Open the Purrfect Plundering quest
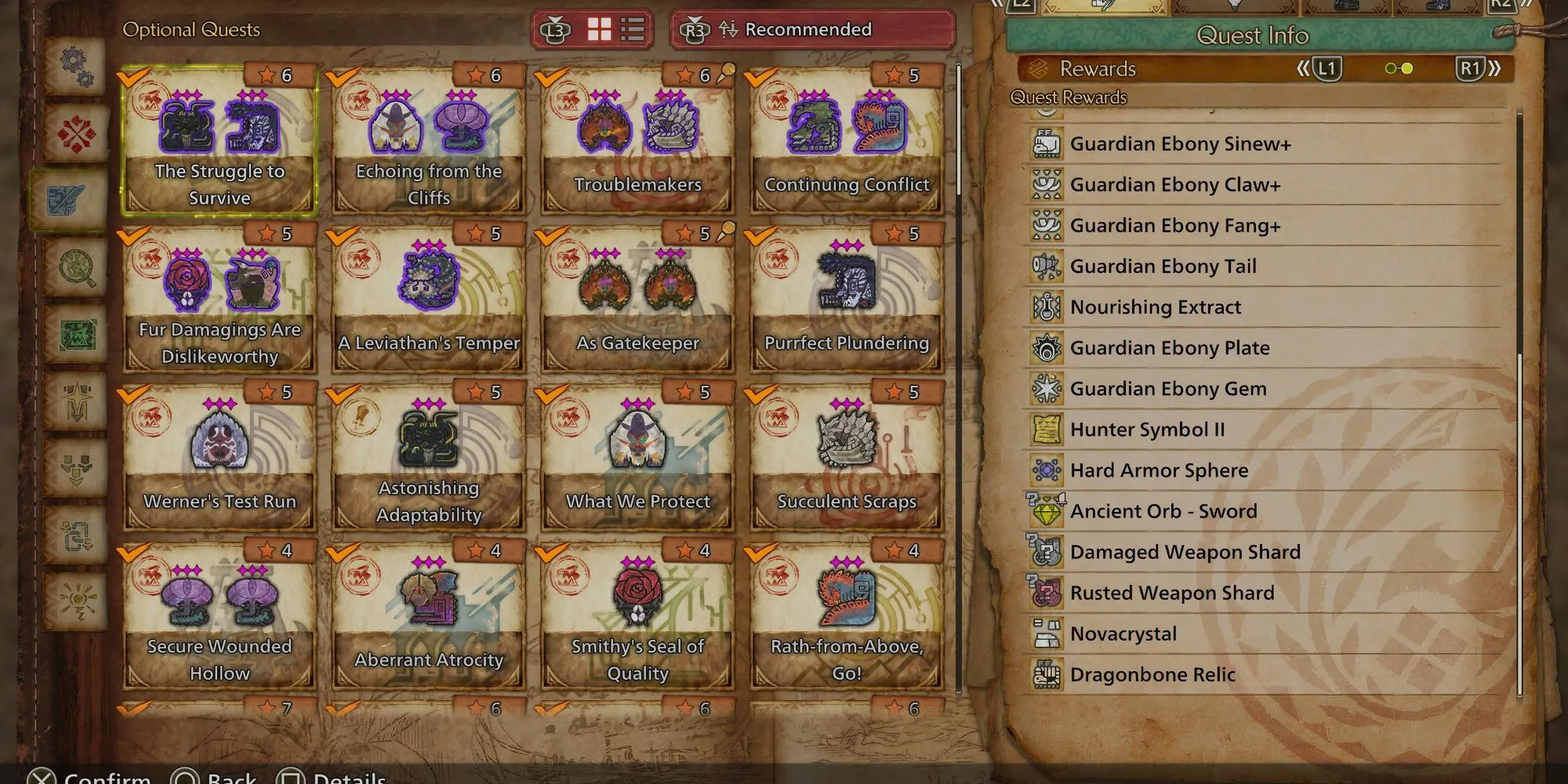The height and width of the screenshot is (784, 1568). tap(847, 299)
